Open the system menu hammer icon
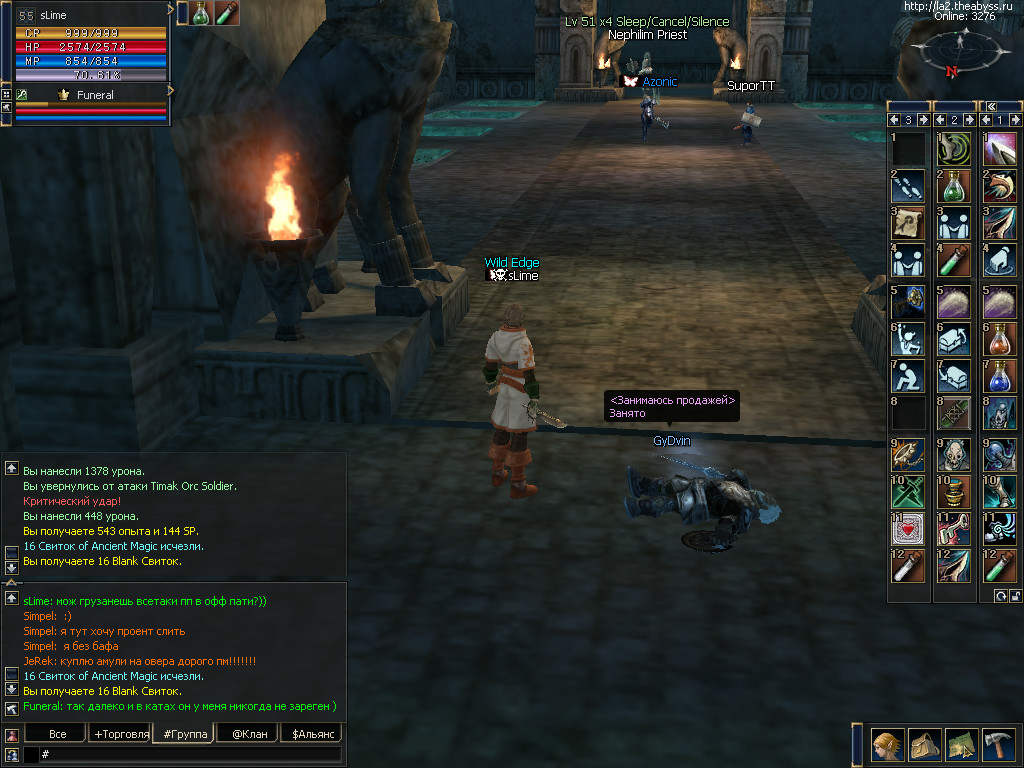The height and width of the screenshot is (768, 1024). (998, 745)
